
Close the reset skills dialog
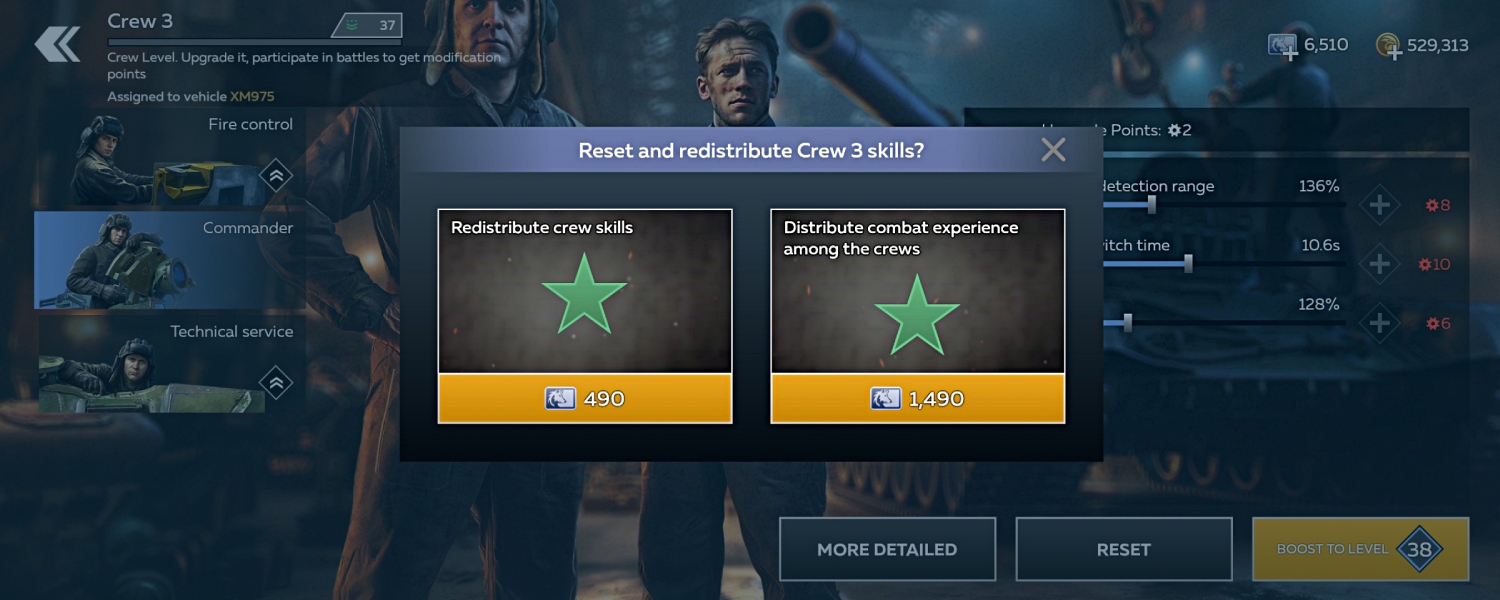coord(1053,150)
